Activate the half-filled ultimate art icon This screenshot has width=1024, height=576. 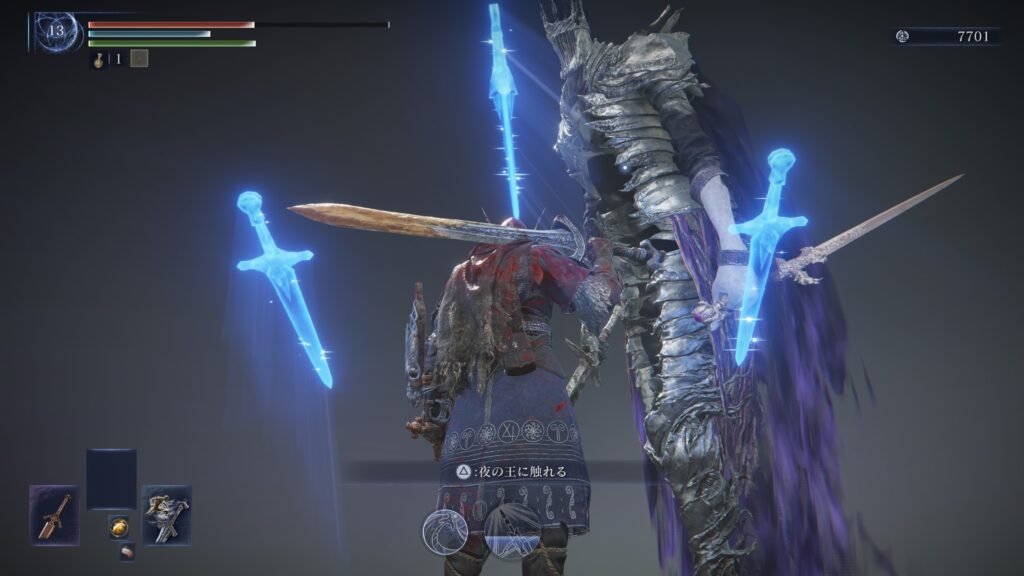[x=511, y=529]
